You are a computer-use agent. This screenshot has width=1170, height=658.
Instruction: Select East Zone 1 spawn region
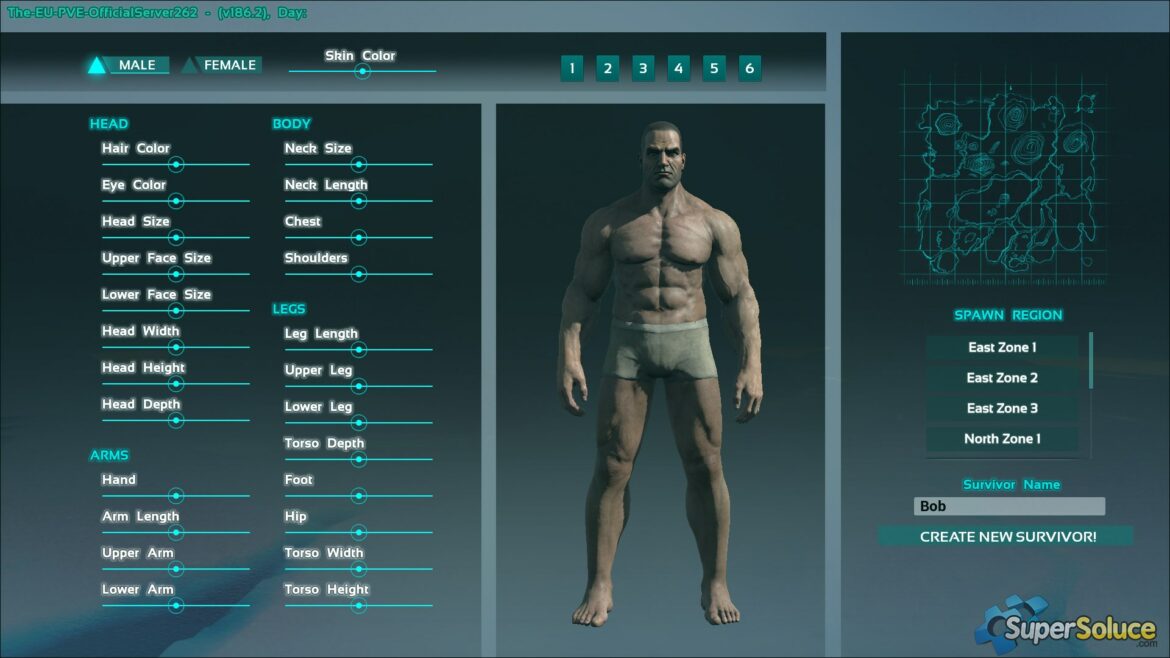1002,347
